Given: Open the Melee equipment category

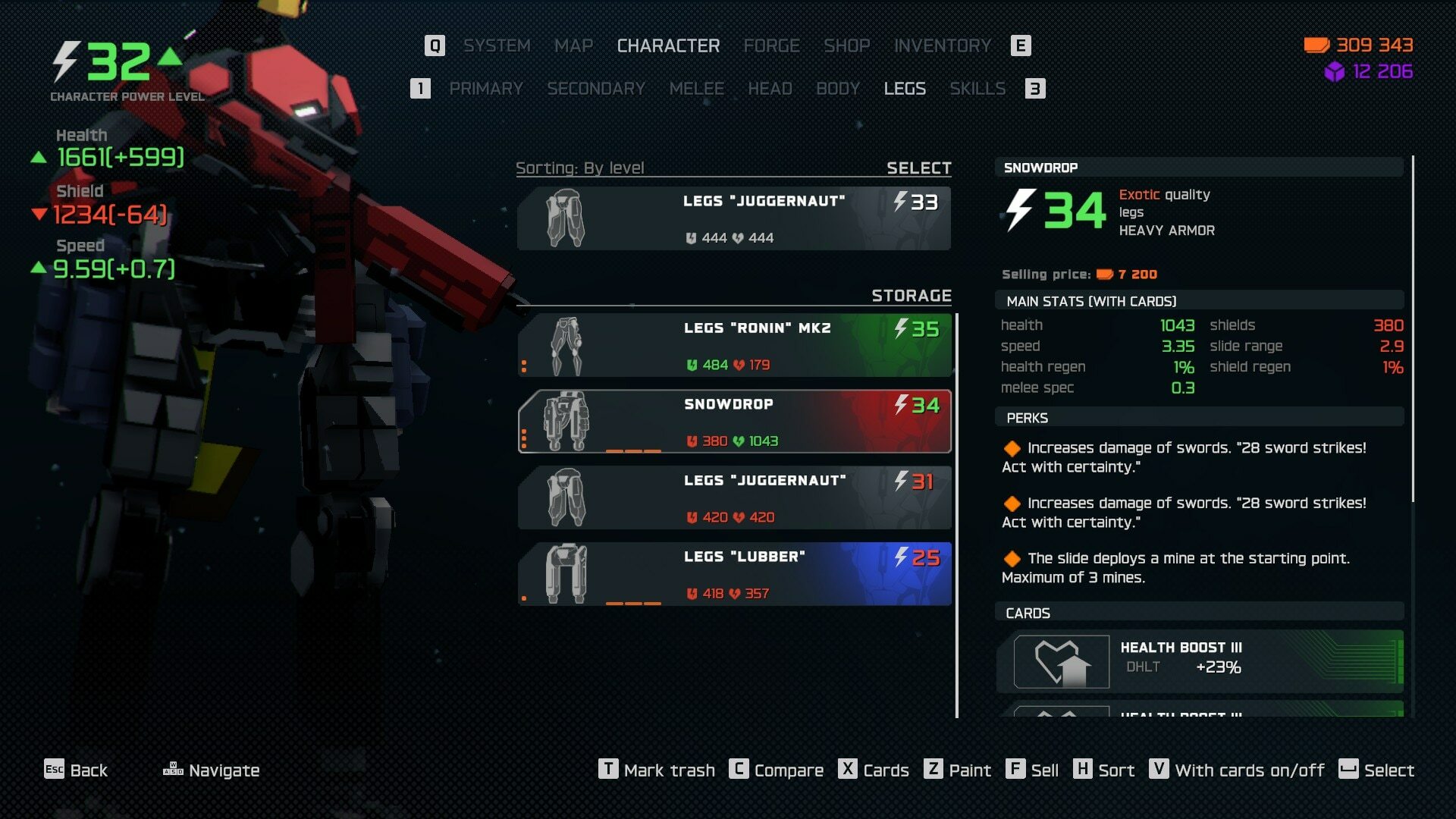Looking at the screenshot, I should pyautogui.click(x=696, y=89).
